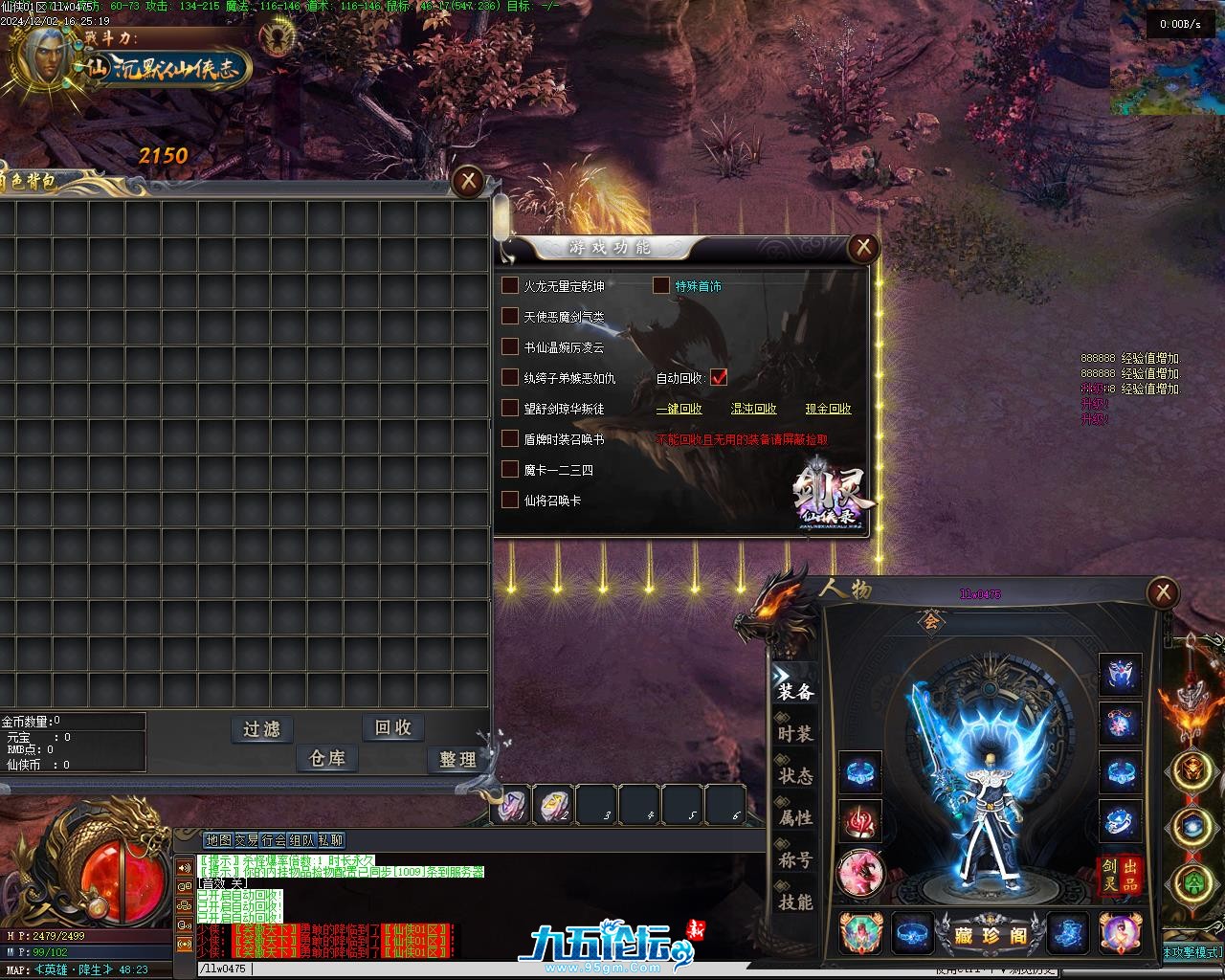Open the 属性 attributes tab

(795, 818)
